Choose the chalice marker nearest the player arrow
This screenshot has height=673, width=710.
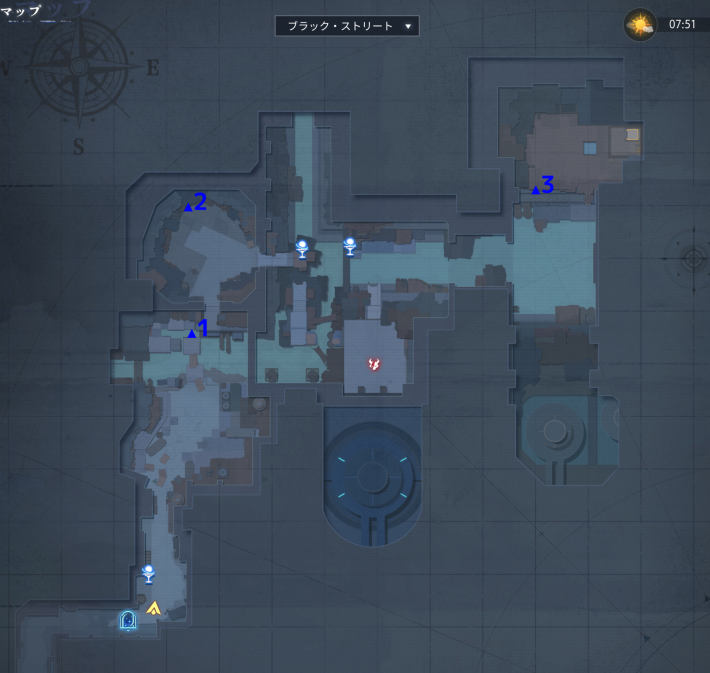pos(148,573)
